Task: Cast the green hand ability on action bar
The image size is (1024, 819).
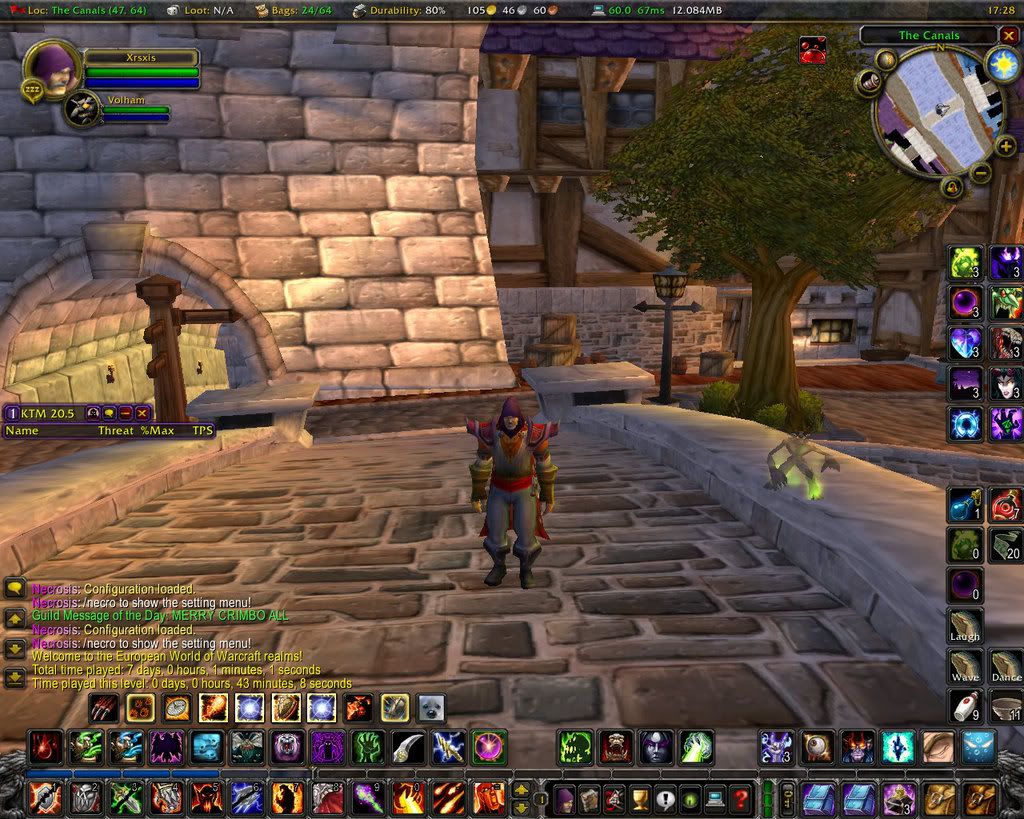Action: click(368, 747)
